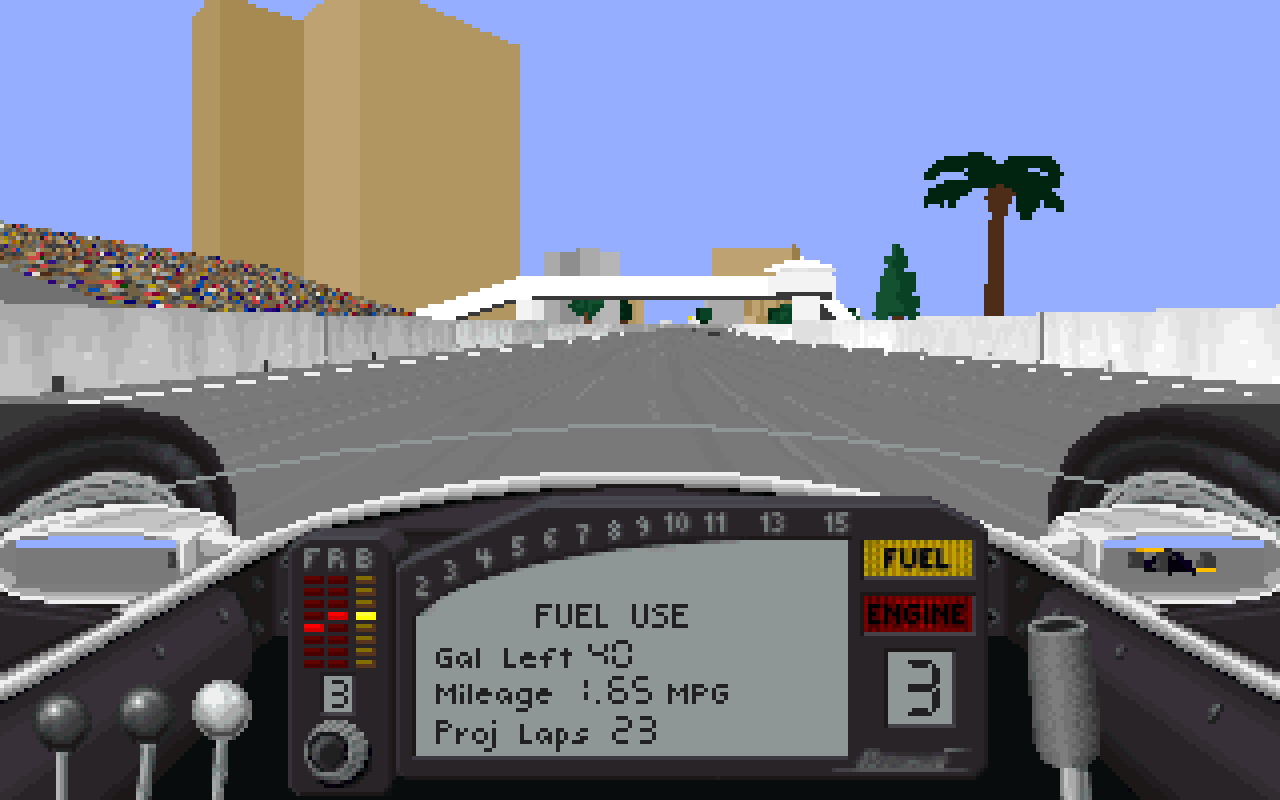Screen dimensions: 1280x800
Task: Click the digital gear indicator showing 3
Action: [918, 690]
